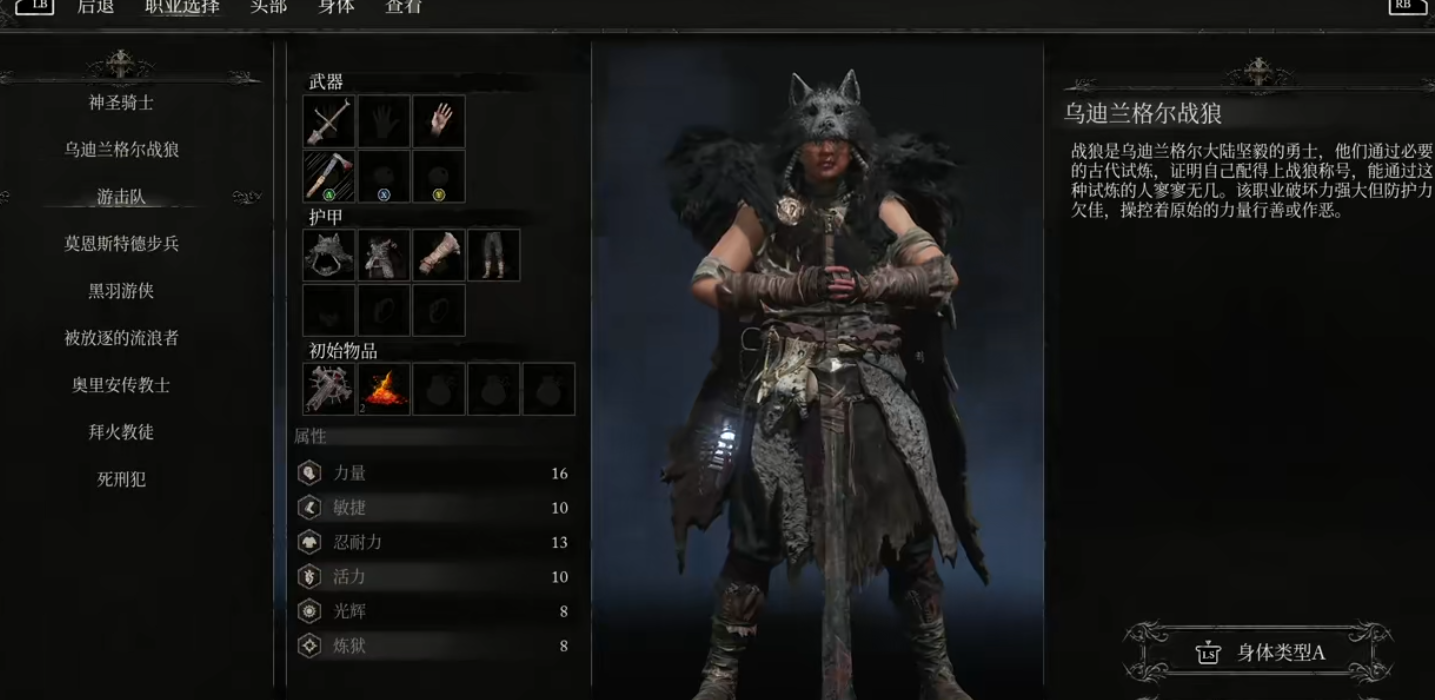The width and height of the screenshot is (1435, 700).
Task: Pick the 奥里安传教士 class
Action: point(121,385)
